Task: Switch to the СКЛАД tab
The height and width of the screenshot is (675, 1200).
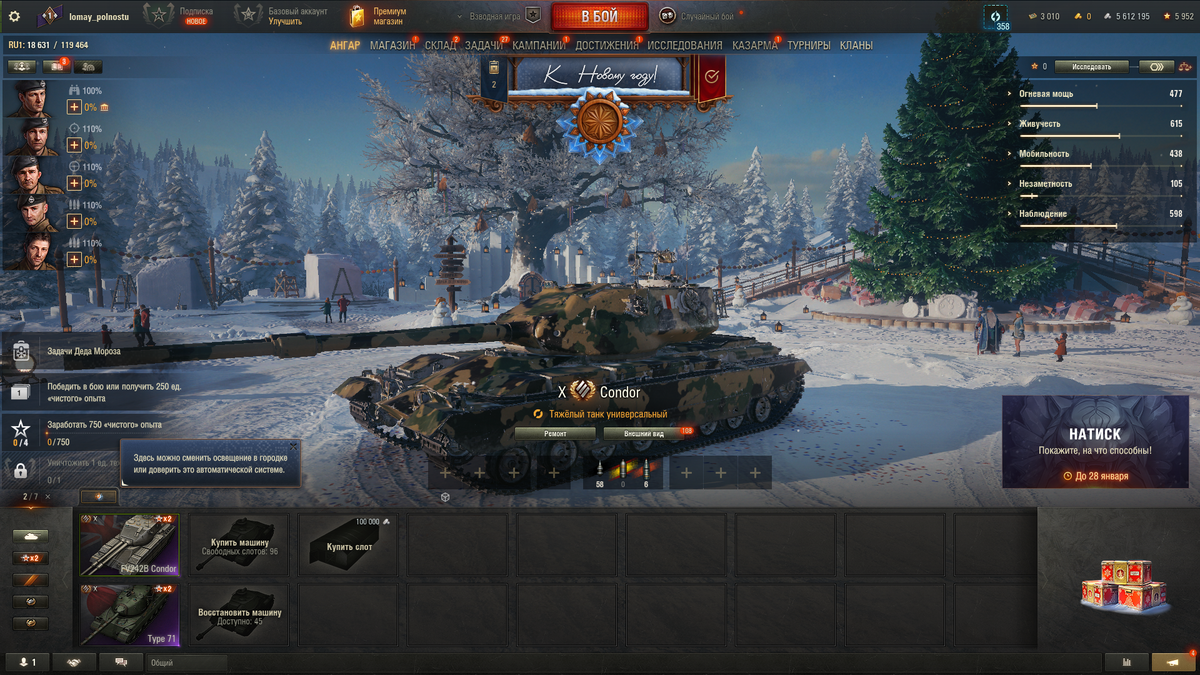Action: [x=440, y=45]
